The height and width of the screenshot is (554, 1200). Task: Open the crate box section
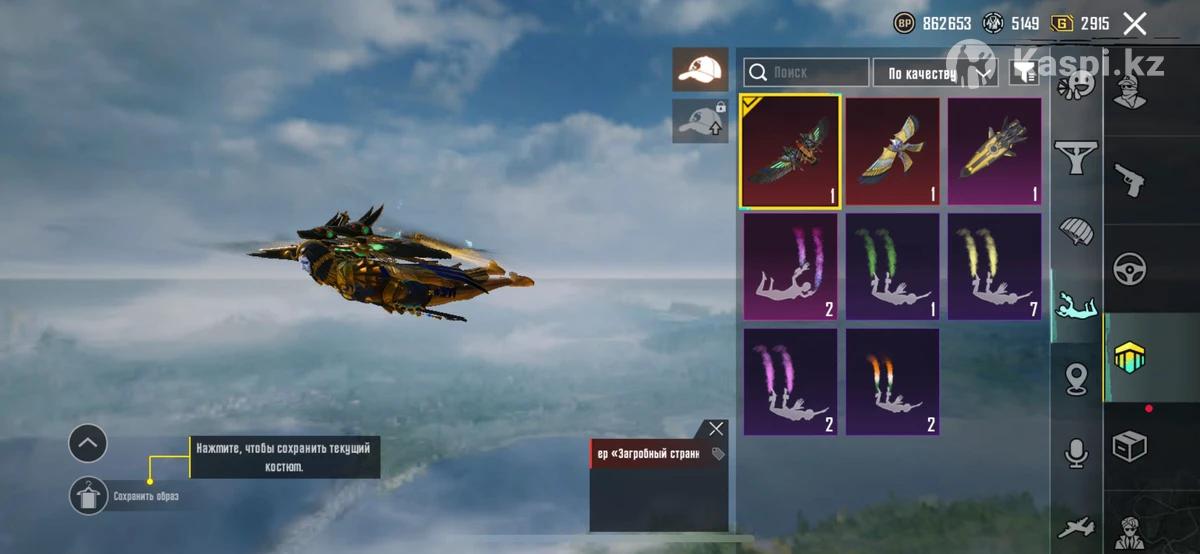click(x=1130, y=446)
